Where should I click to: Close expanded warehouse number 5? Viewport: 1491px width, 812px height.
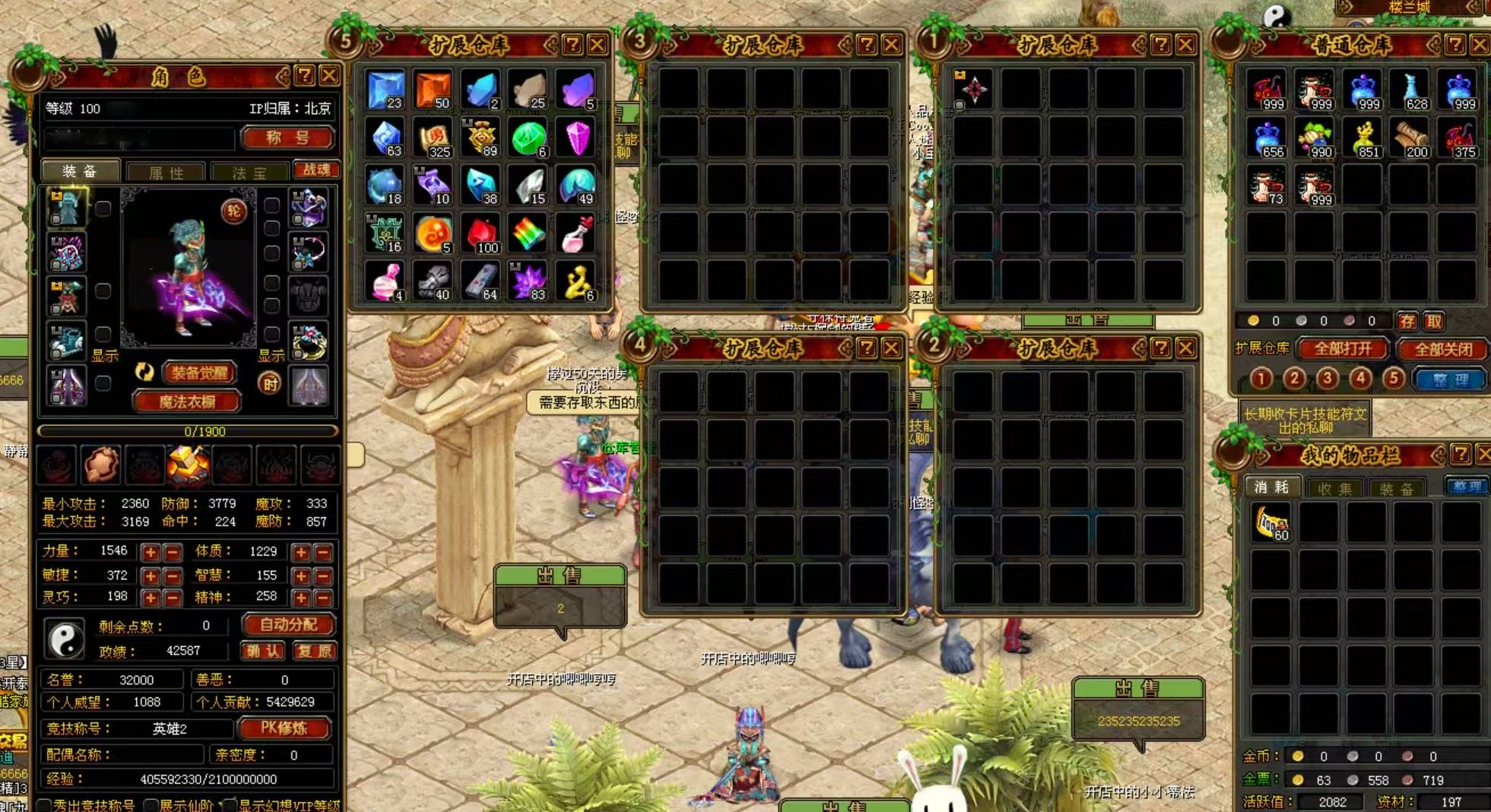click(598, 45)
